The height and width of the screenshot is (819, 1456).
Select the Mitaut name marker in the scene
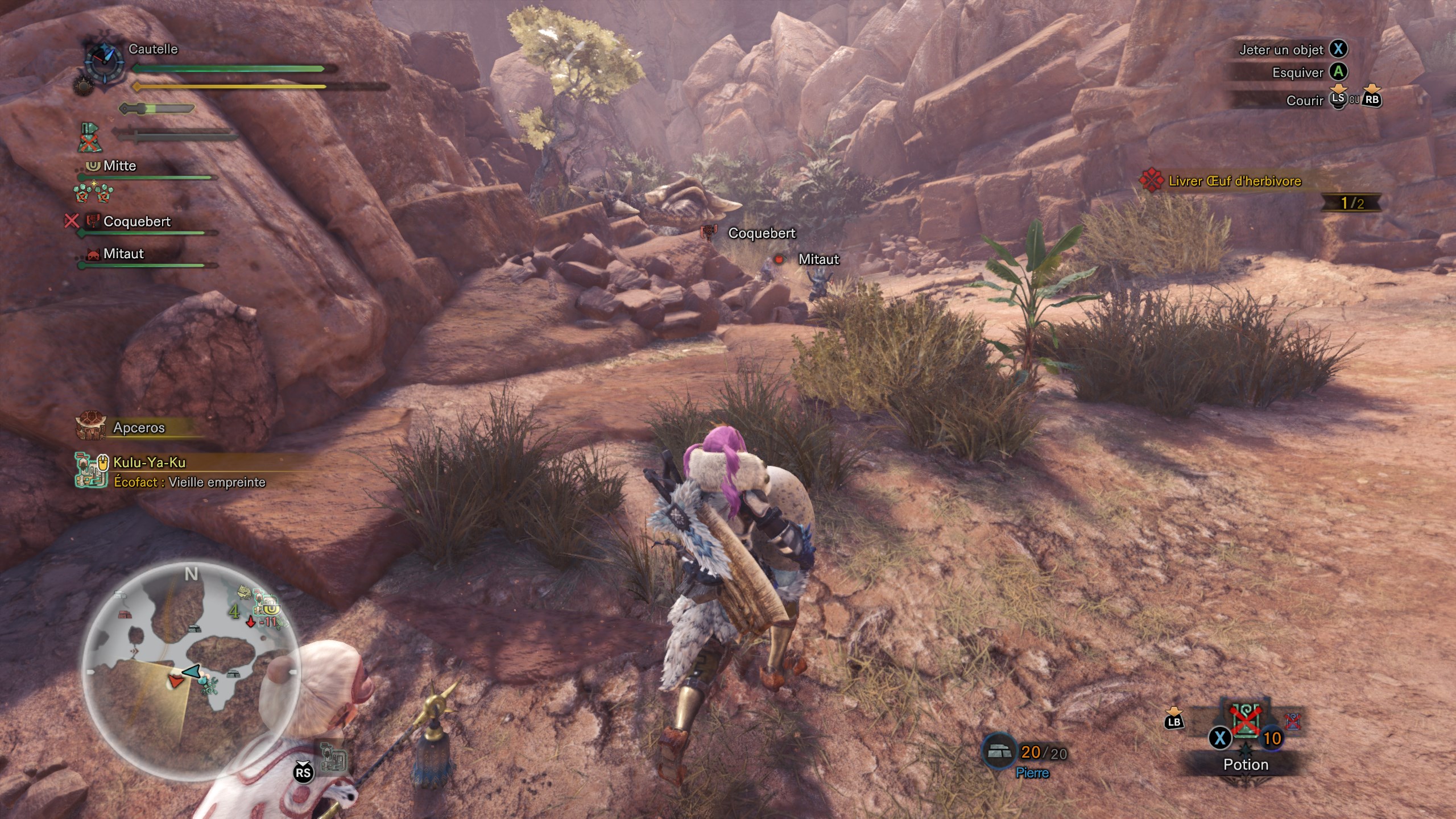click(x=818, y=259)
